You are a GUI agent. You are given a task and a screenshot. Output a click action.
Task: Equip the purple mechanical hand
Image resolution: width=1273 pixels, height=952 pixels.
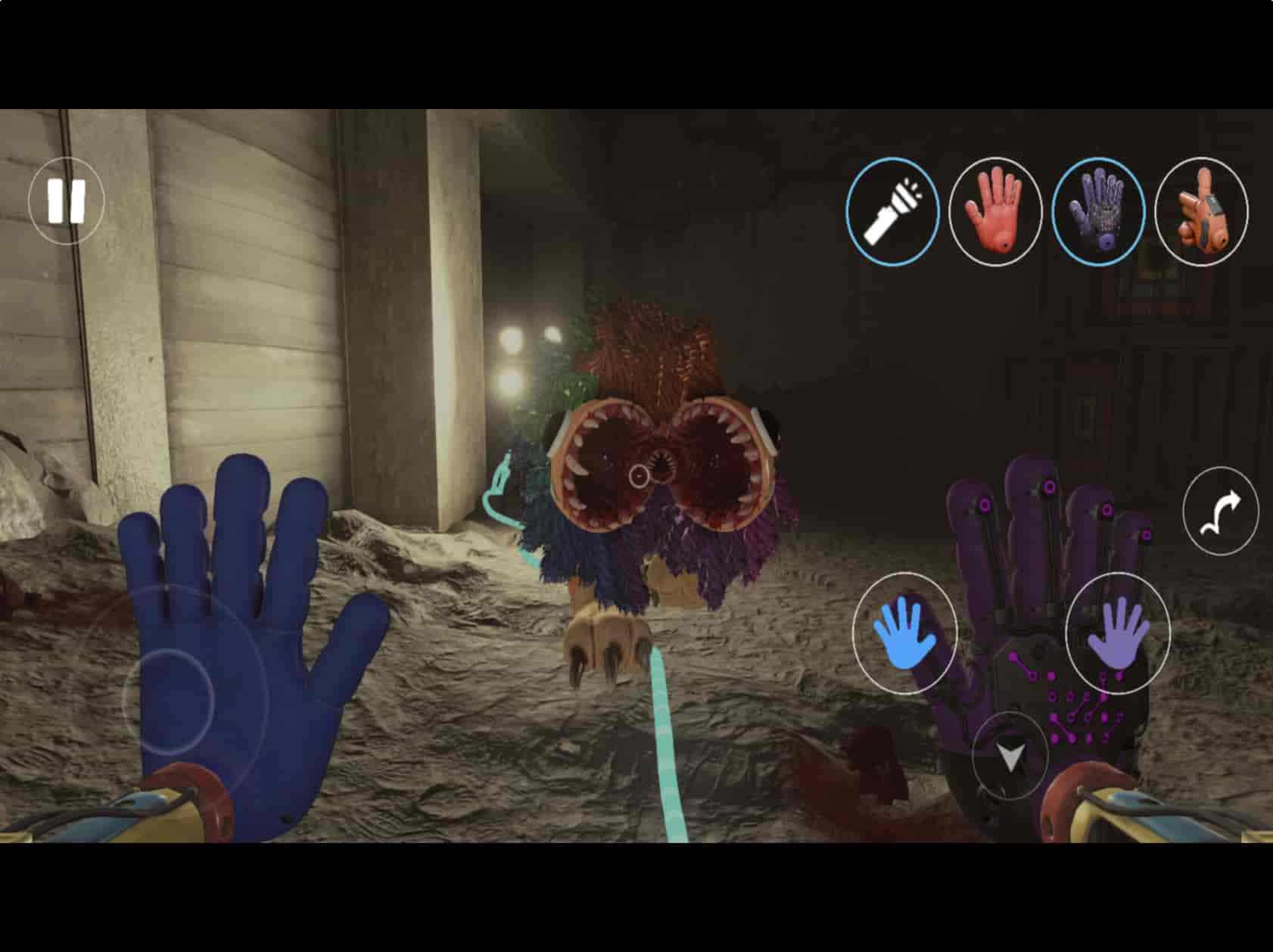click(1099, 211)
